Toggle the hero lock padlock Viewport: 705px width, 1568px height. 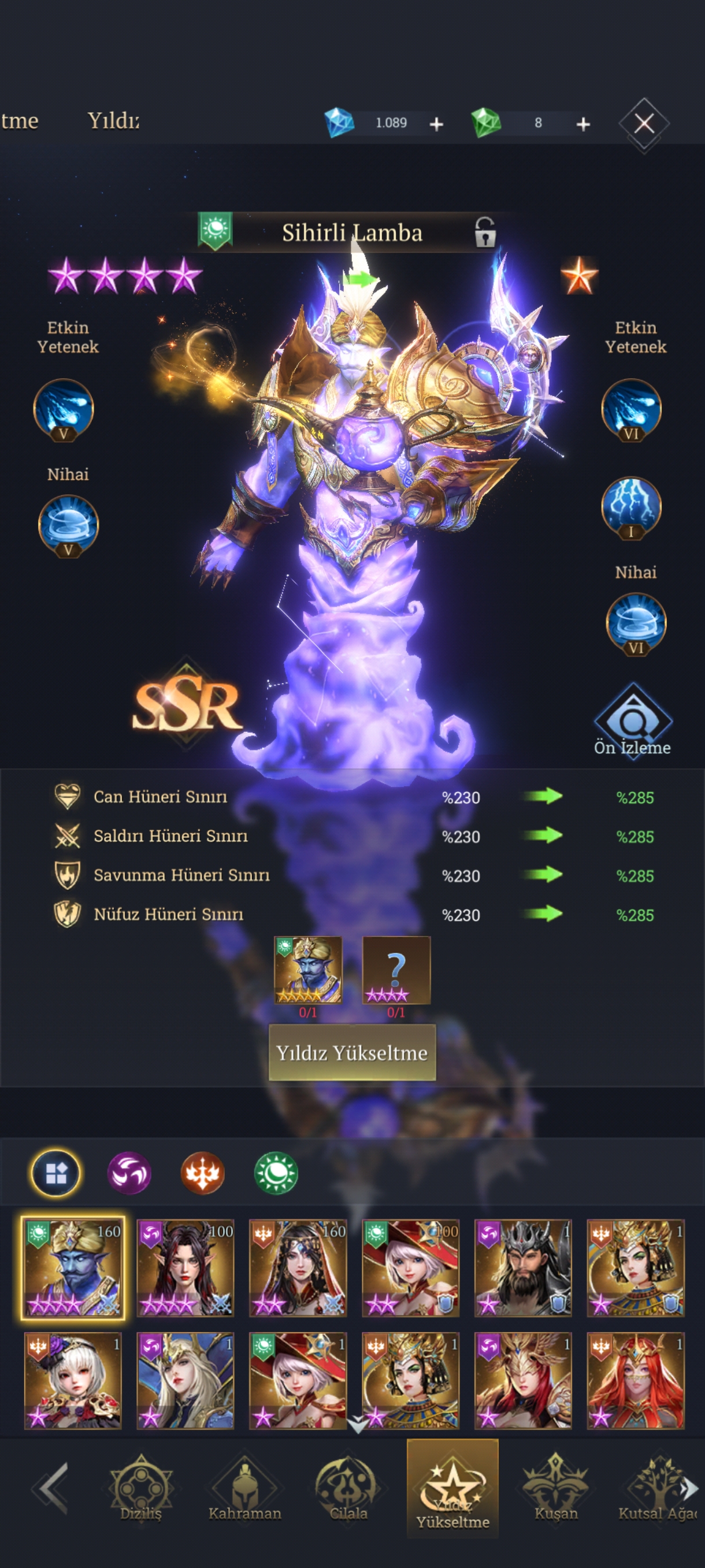484,232
